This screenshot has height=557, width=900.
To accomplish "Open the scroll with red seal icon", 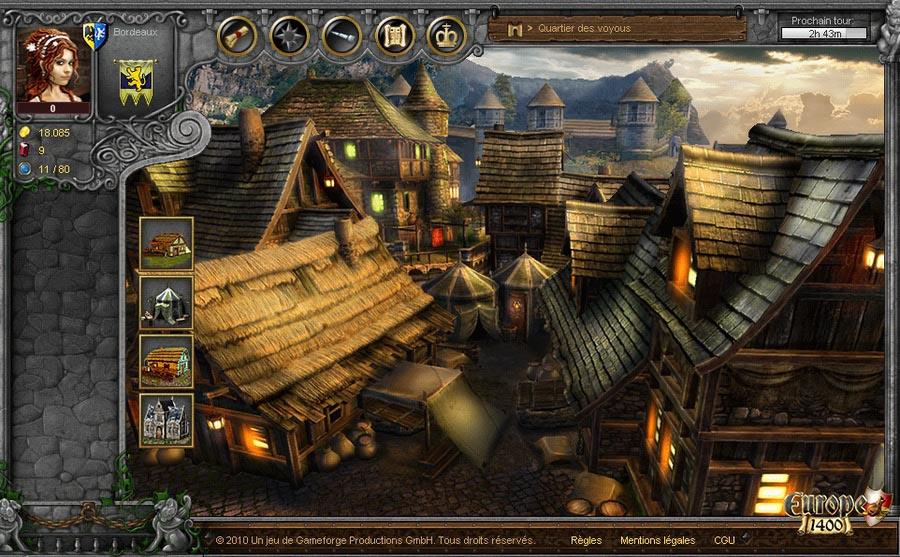I will point(237,36).
